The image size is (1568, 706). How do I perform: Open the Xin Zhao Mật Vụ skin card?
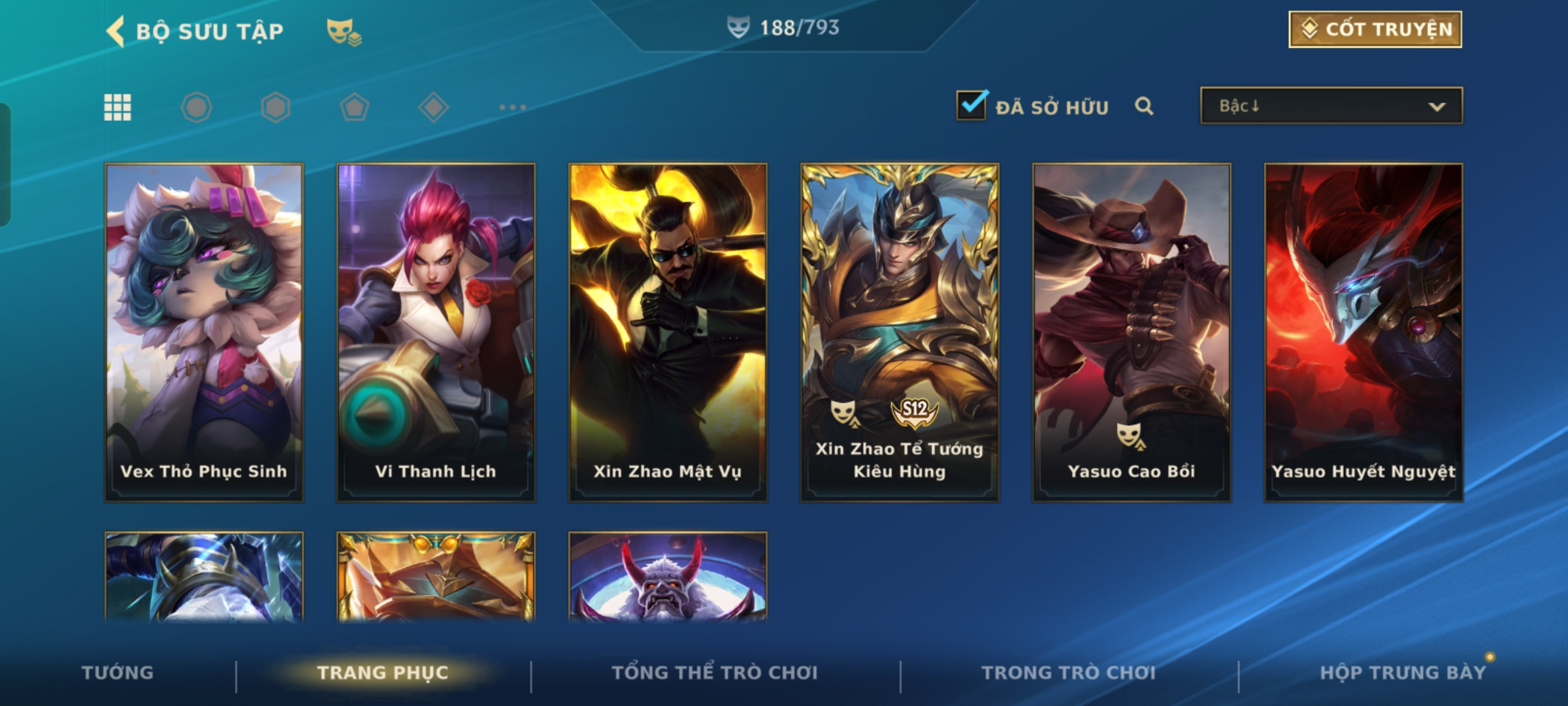click(x=668, y=332)
